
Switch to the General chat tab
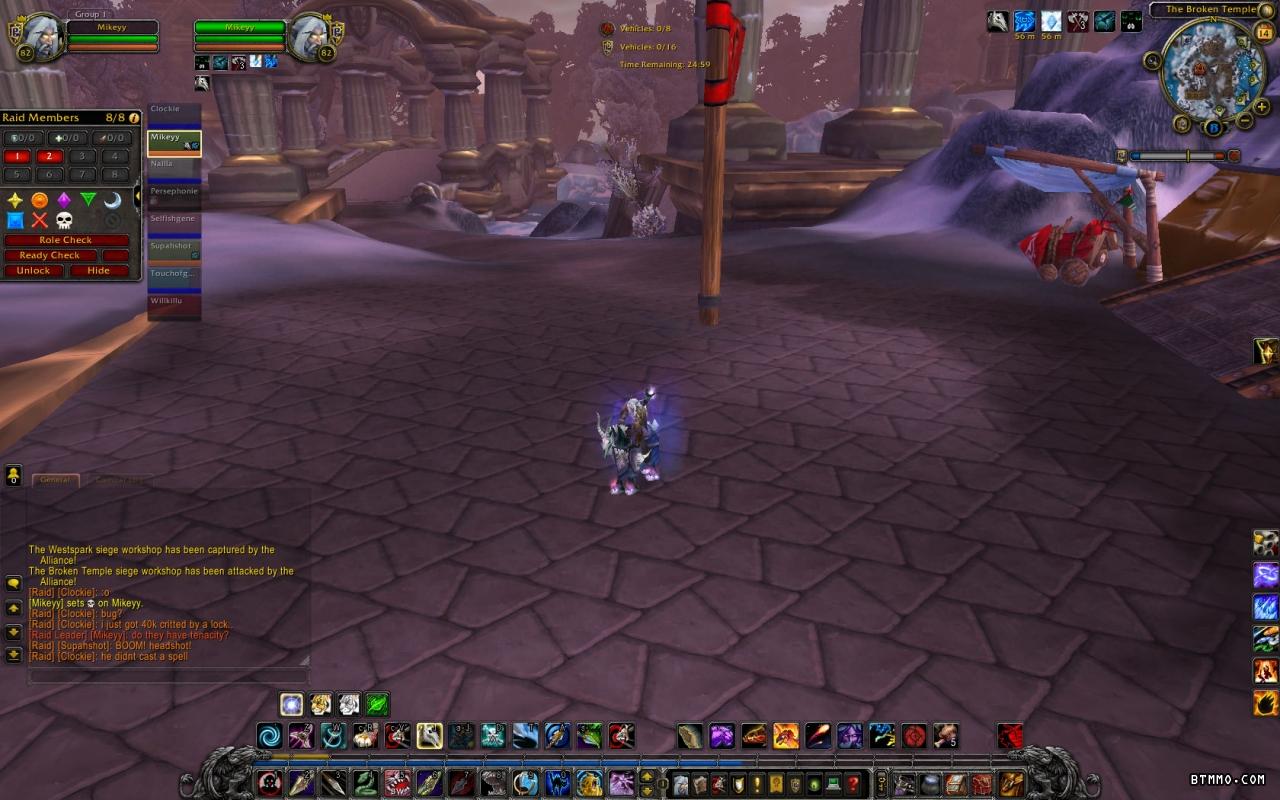[x=55, y=480]
